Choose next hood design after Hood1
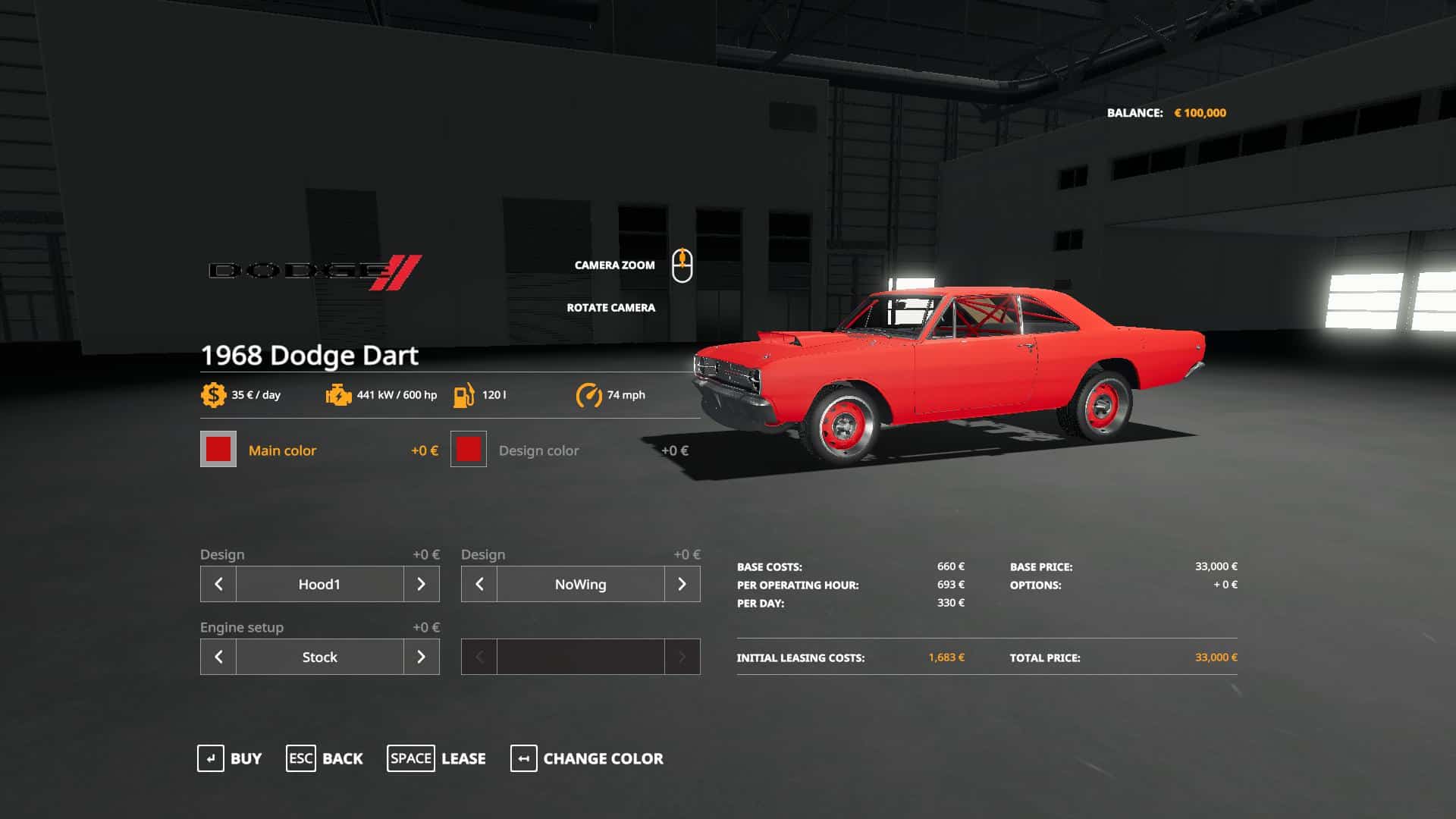1456x819 pixels. 421,584
